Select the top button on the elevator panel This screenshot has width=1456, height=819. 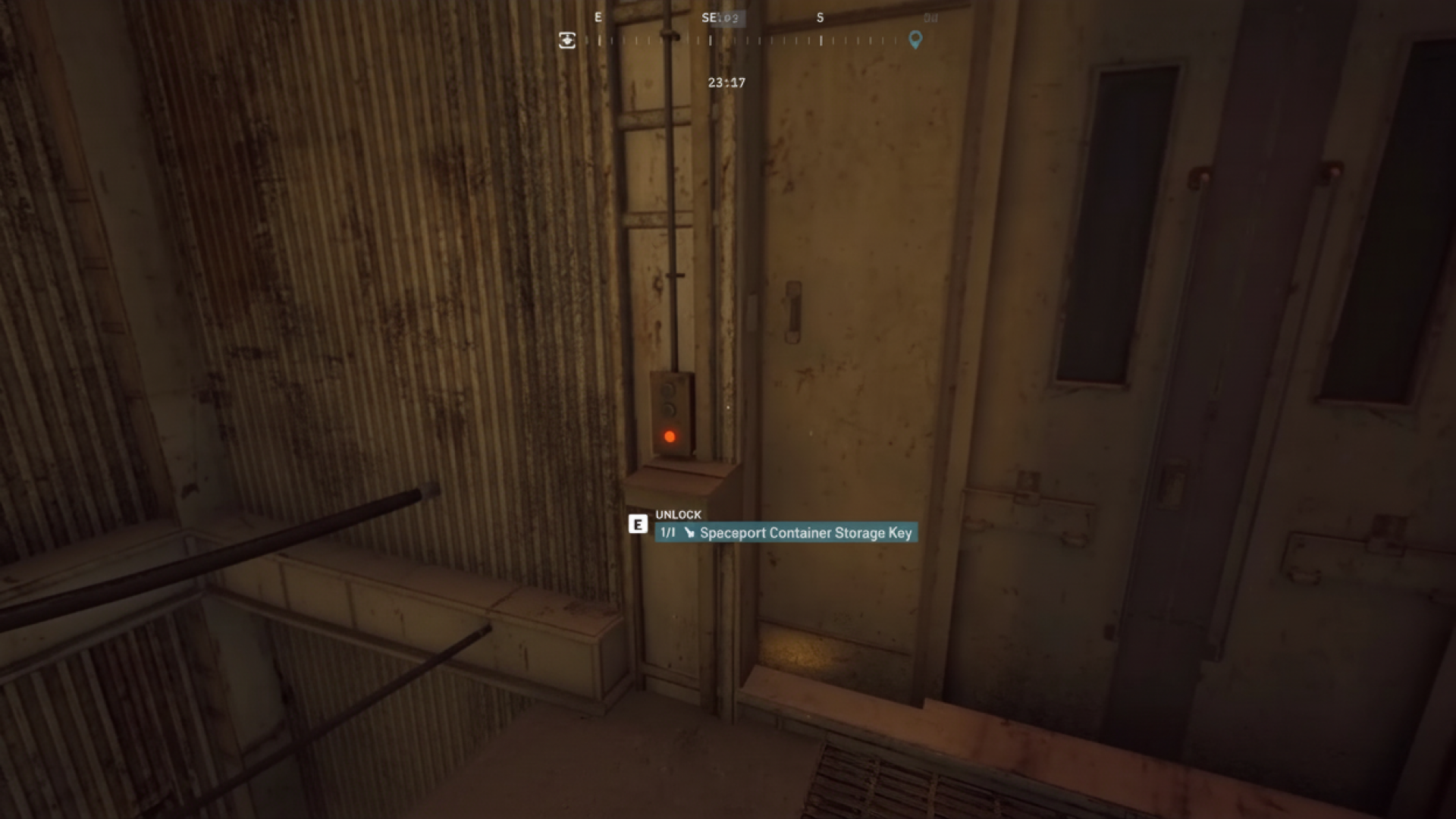[668, 389]
